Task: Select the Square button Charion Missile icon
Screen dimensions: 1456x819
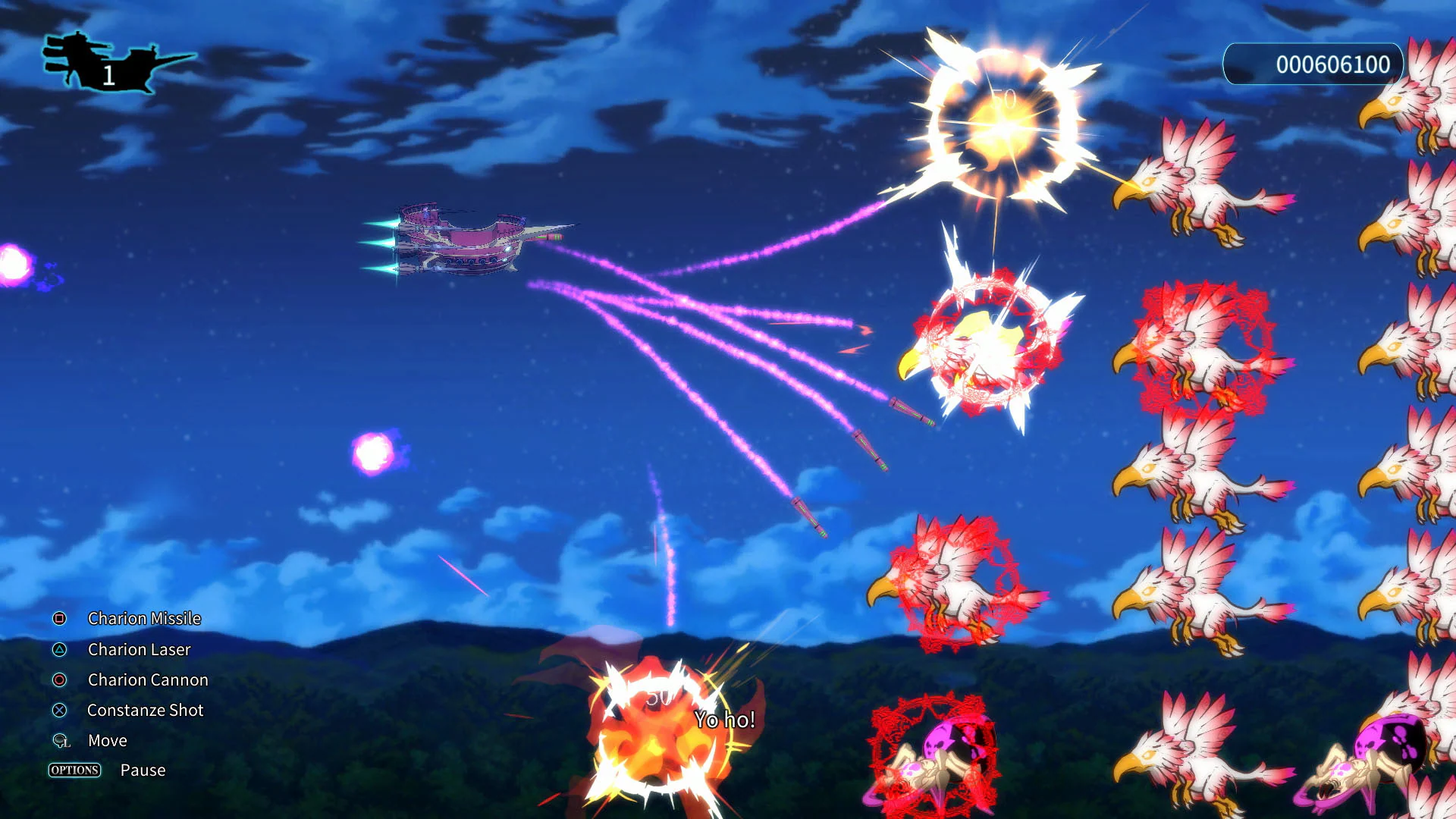Action: pos(57,619)
